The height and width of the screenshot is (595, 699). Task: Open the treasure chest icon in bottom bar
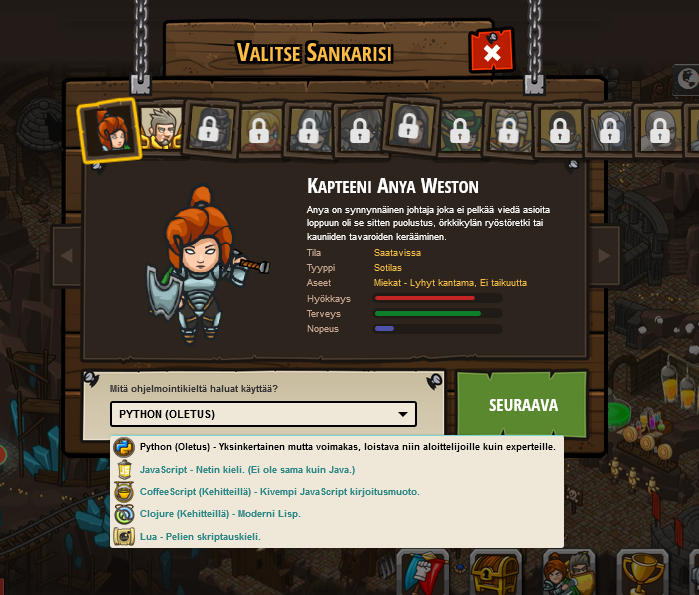[496, 574]
